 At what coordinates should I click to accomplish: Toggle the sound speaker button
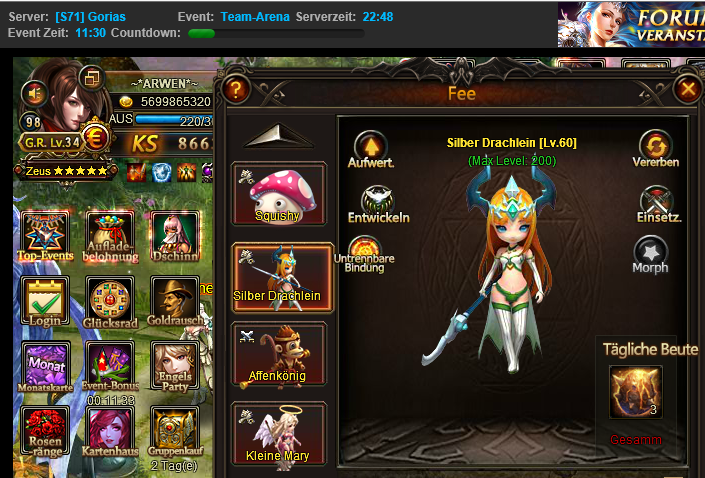pos(36,93)
